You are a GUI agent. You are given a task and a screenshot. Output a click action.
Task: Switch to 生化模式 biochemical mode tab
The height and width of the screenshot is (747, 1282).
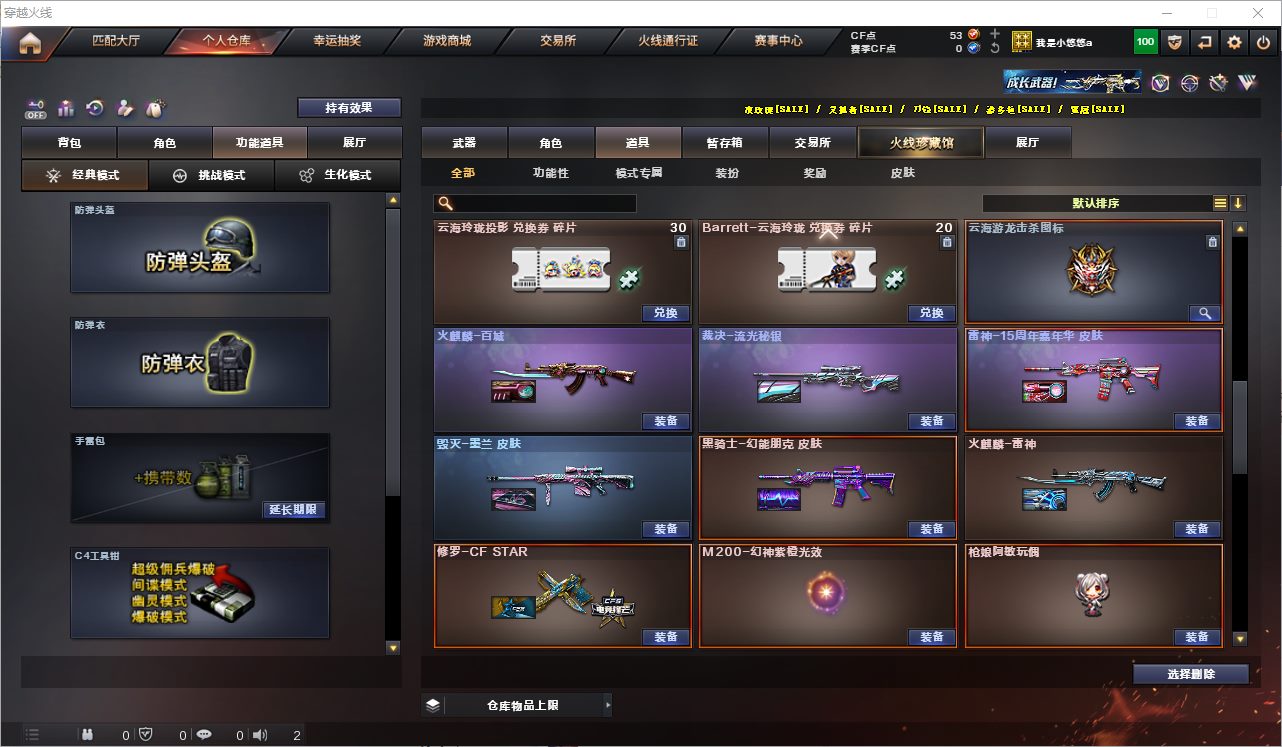point(337,175)
